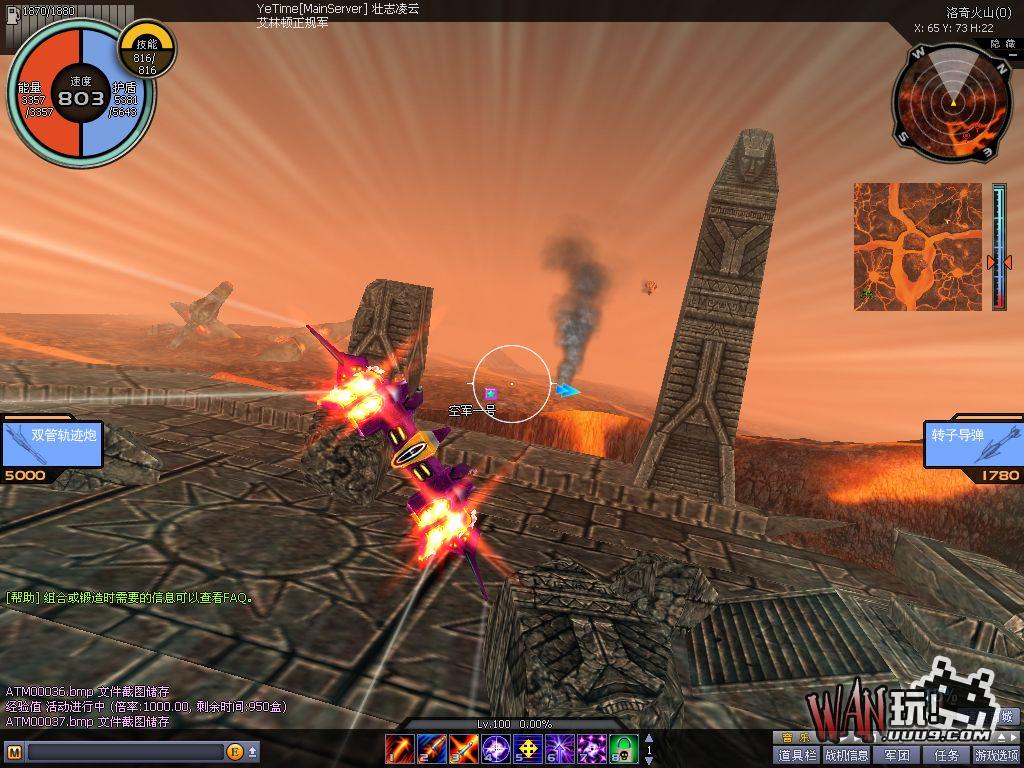Viewport: 1024px width, 768px height.
Task: Trigger the purple starburst skill in slot 4
Action: tap(496, 747)
